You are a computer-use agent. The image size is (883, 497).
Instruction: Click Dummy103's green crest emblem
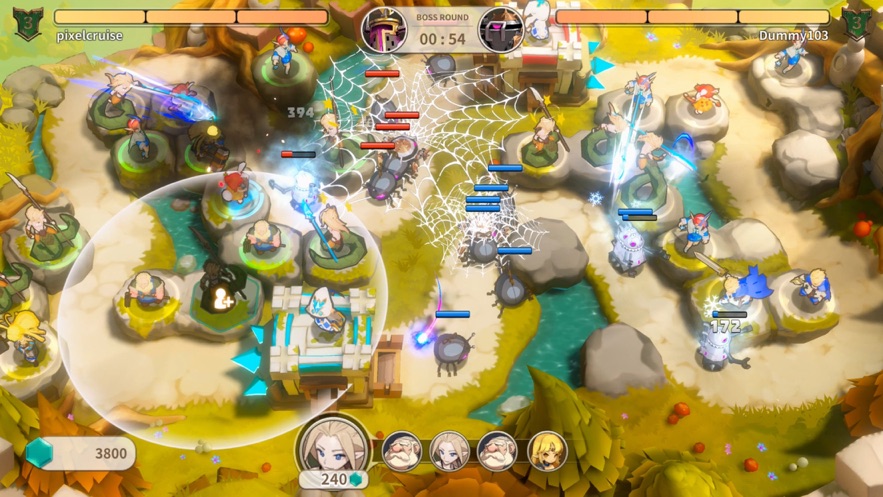[x=856, y=22]
